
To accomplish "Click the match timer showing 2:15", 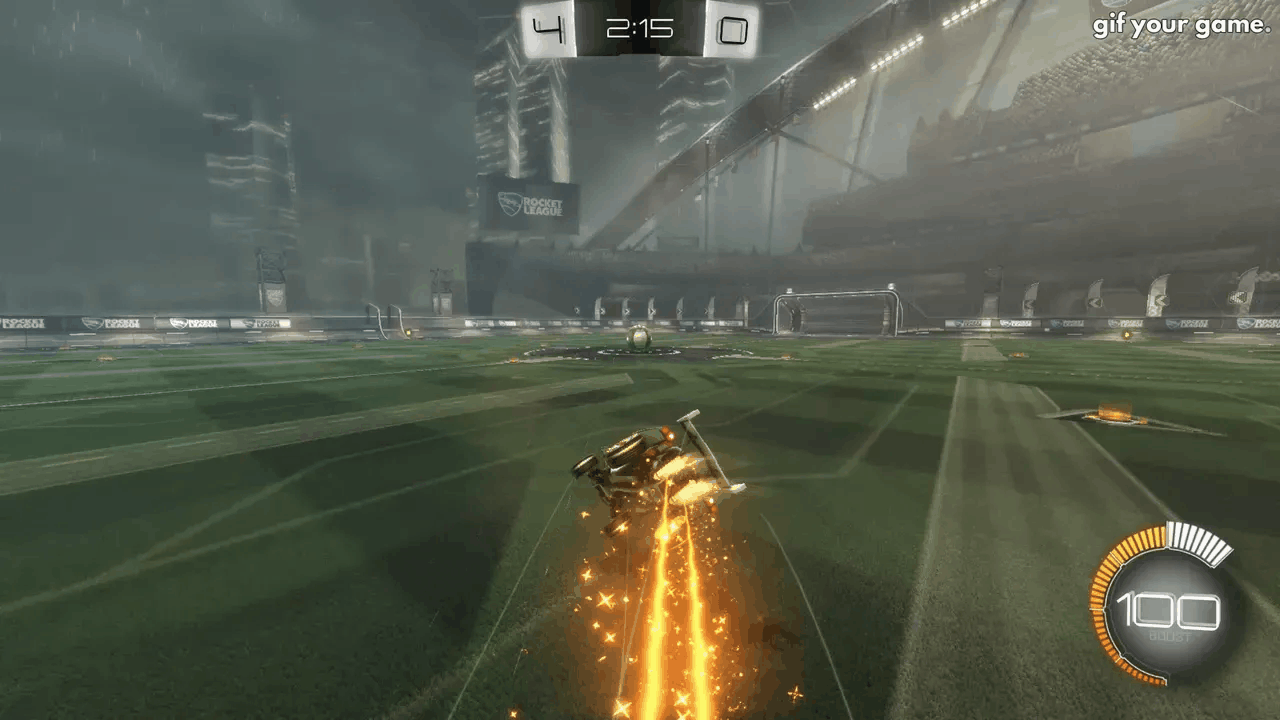I will 641,28.
